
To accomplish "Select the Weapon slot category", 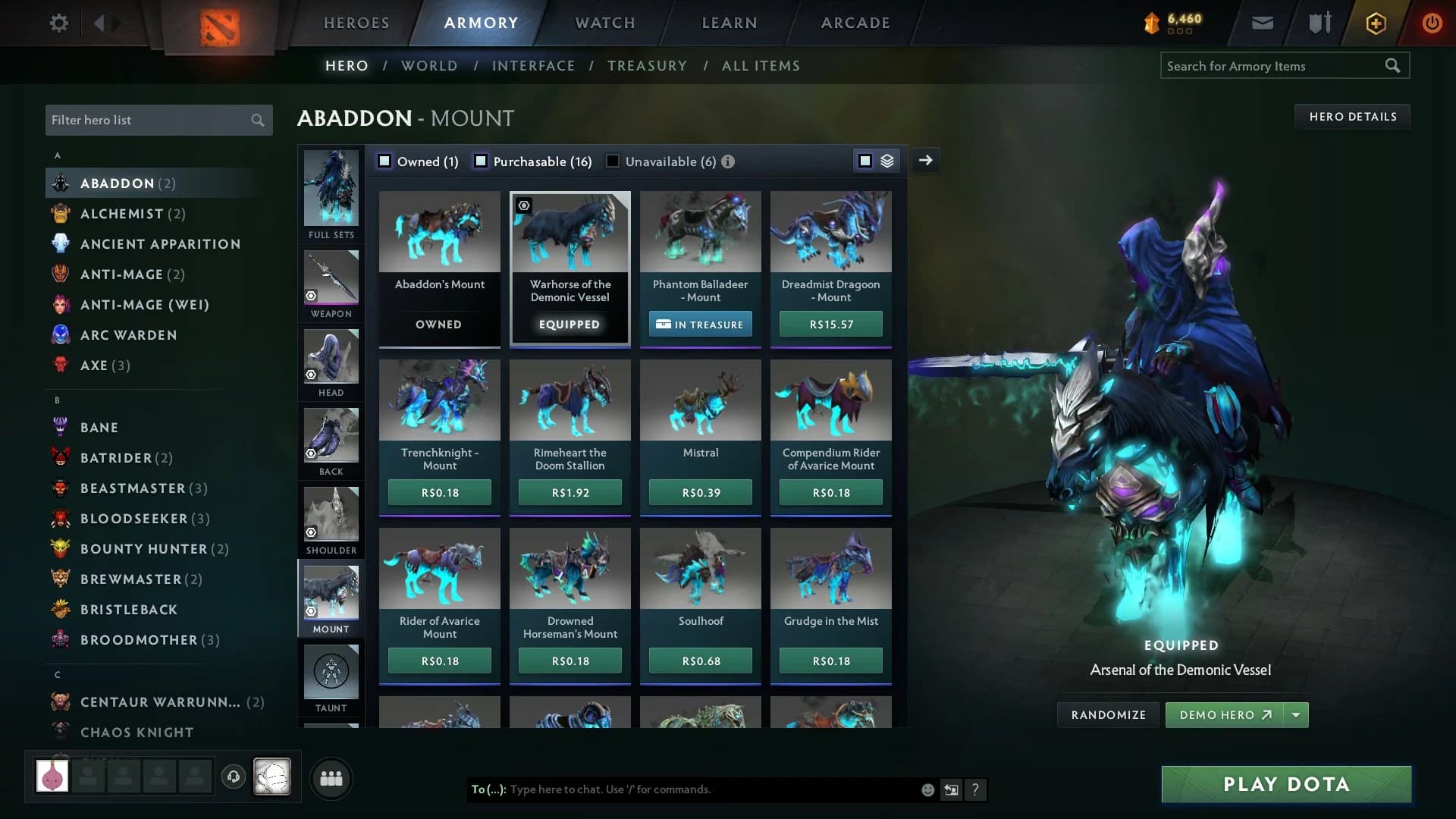I will click(x=331, y=284).
